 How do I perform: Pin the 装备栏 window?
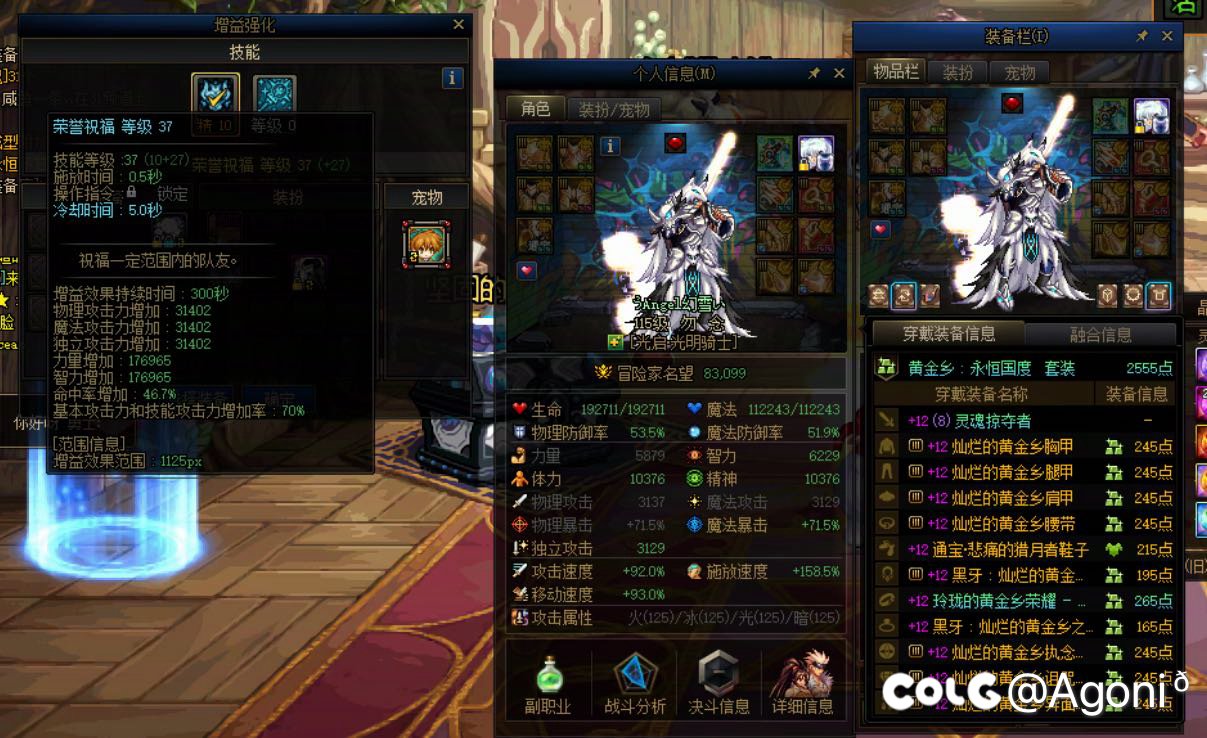pos(1142,36)
